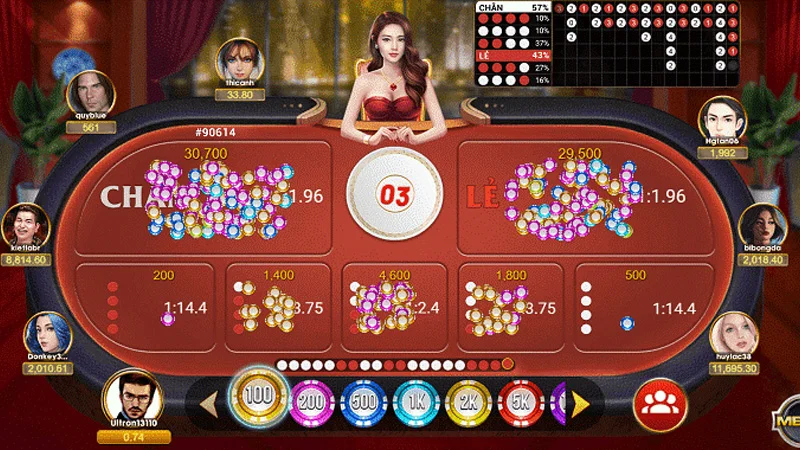Choose the 2K yellow chip
800x450 pixels.
(x=466, y=404)
